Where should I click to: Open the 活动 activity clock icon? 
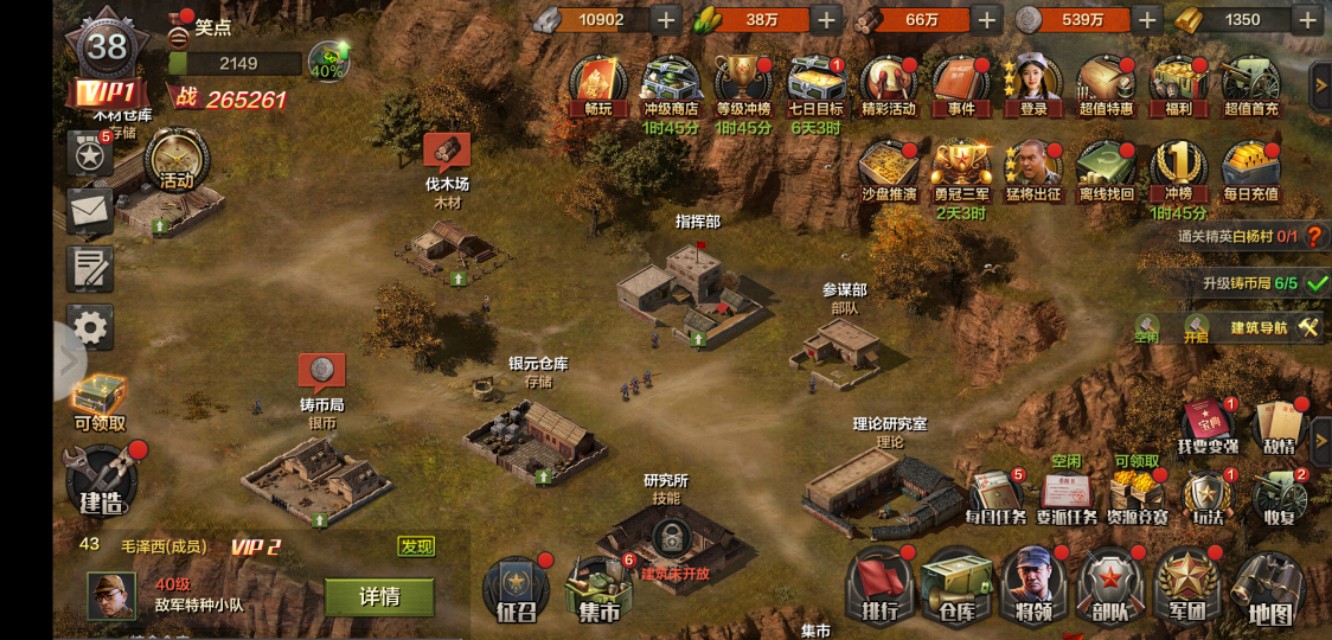[177, 160]
